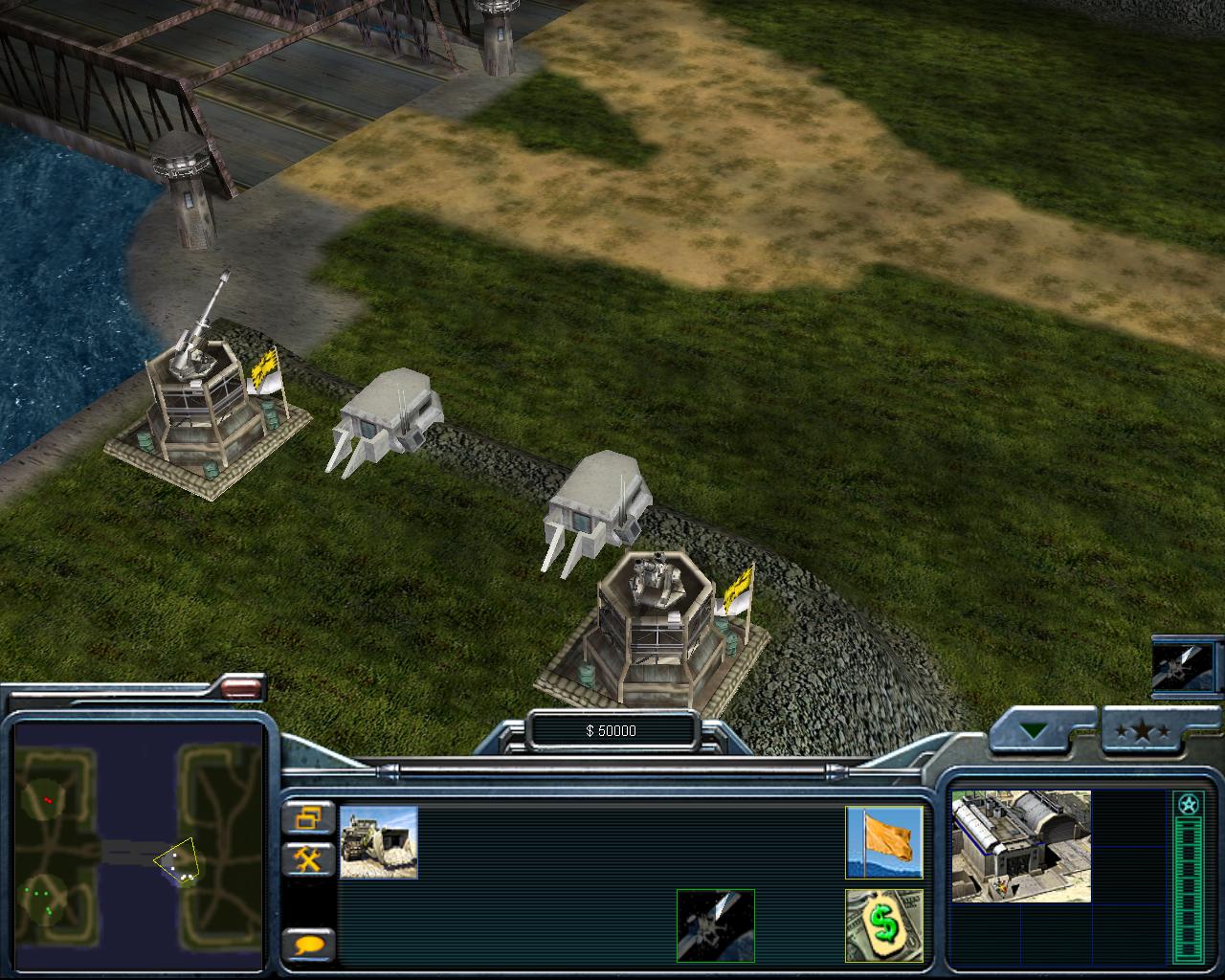Open chat with the speech bubble button
Image resolution: width=1225 pixels, height=980 pixels.
tap(309, 946)
